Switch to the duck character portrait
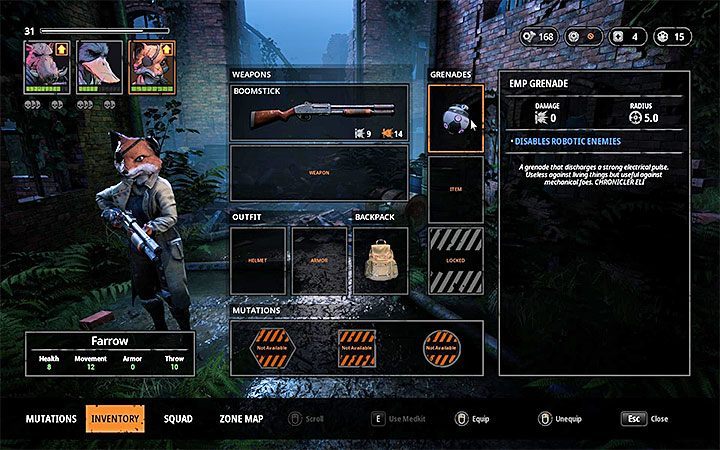Screen dimensions: 720x450 [99, 67]
